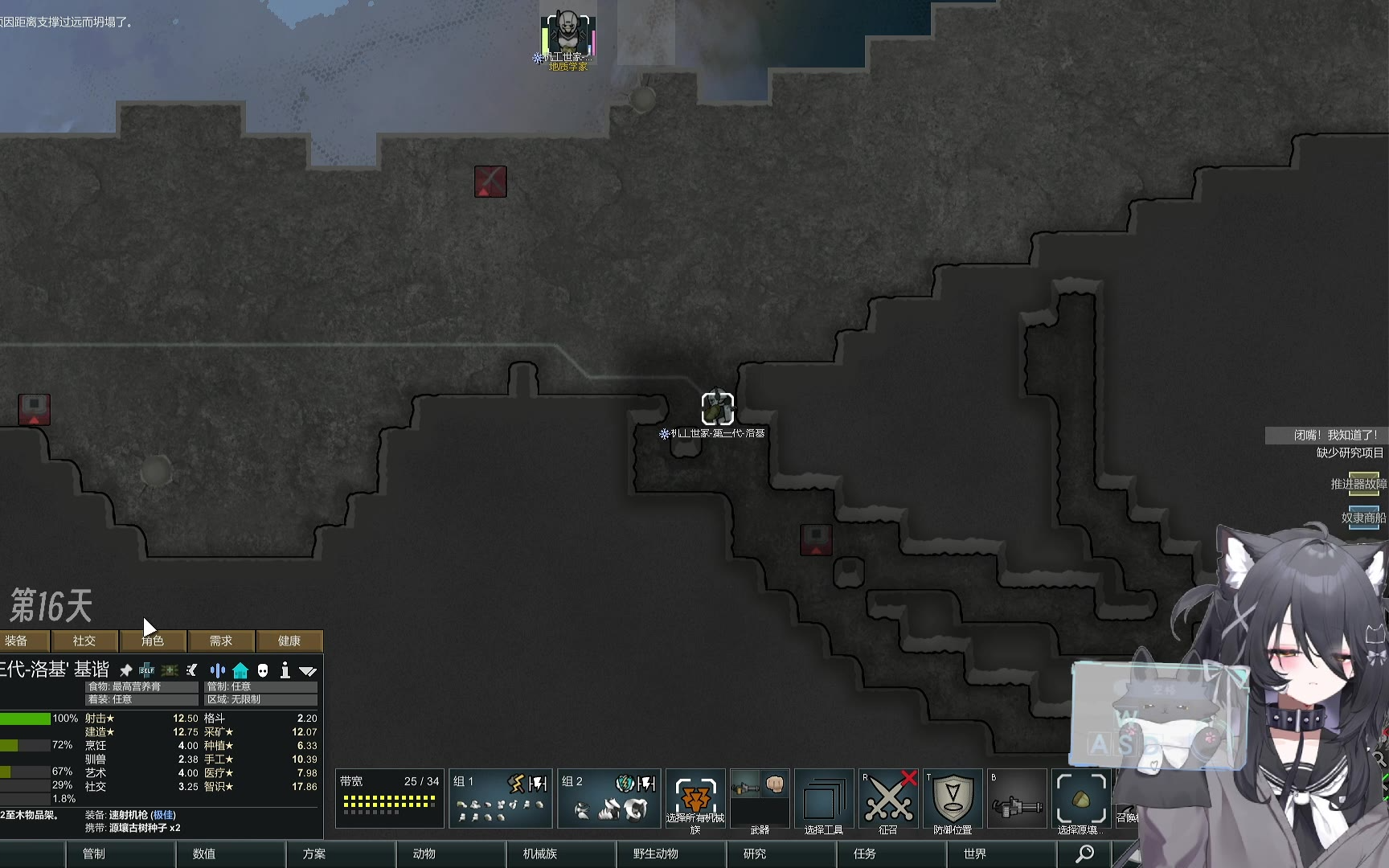Screen dimensions: 1389x868
Task: Activate the 防御位置 defend position command
Action: 953,798
